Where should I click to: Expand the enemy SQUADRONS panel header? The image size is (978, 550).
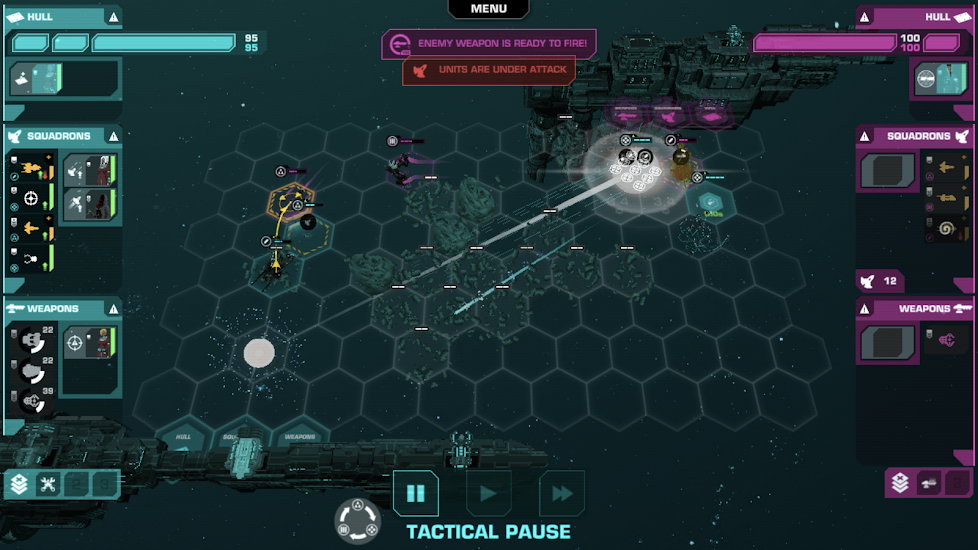click(915, 136)
